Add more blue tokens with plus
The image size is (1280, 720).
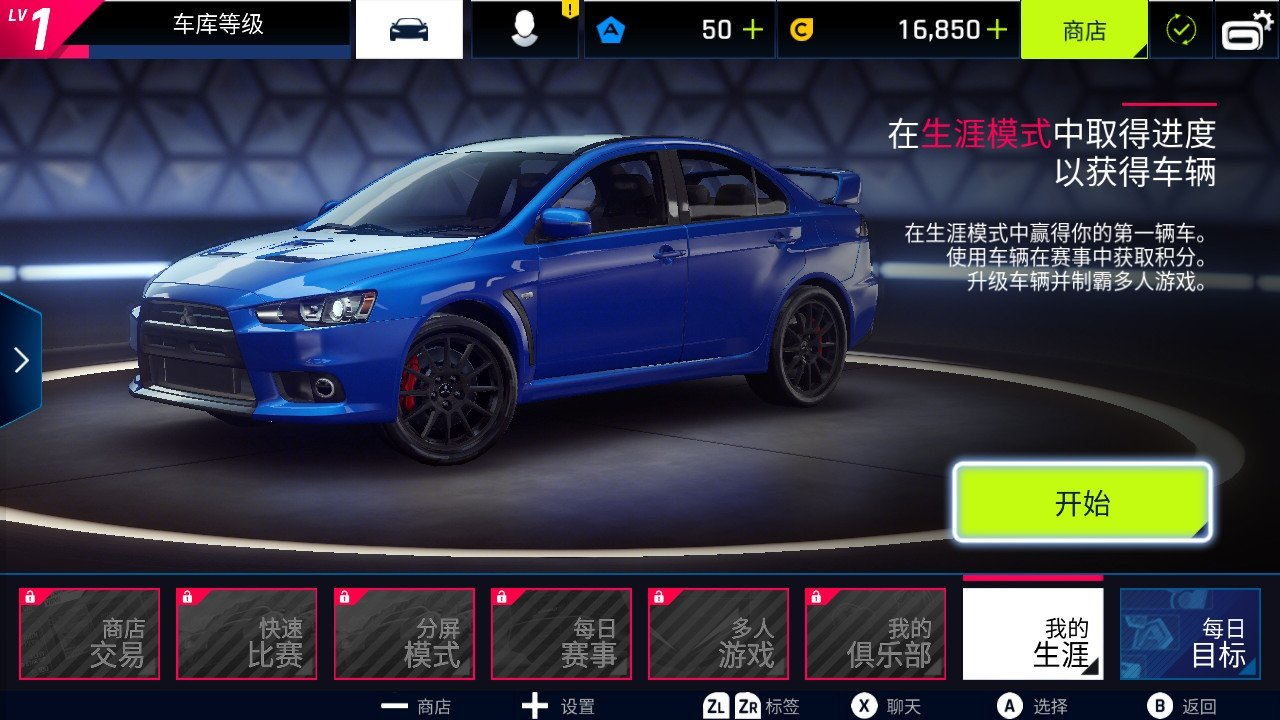(x=753, y=30)
